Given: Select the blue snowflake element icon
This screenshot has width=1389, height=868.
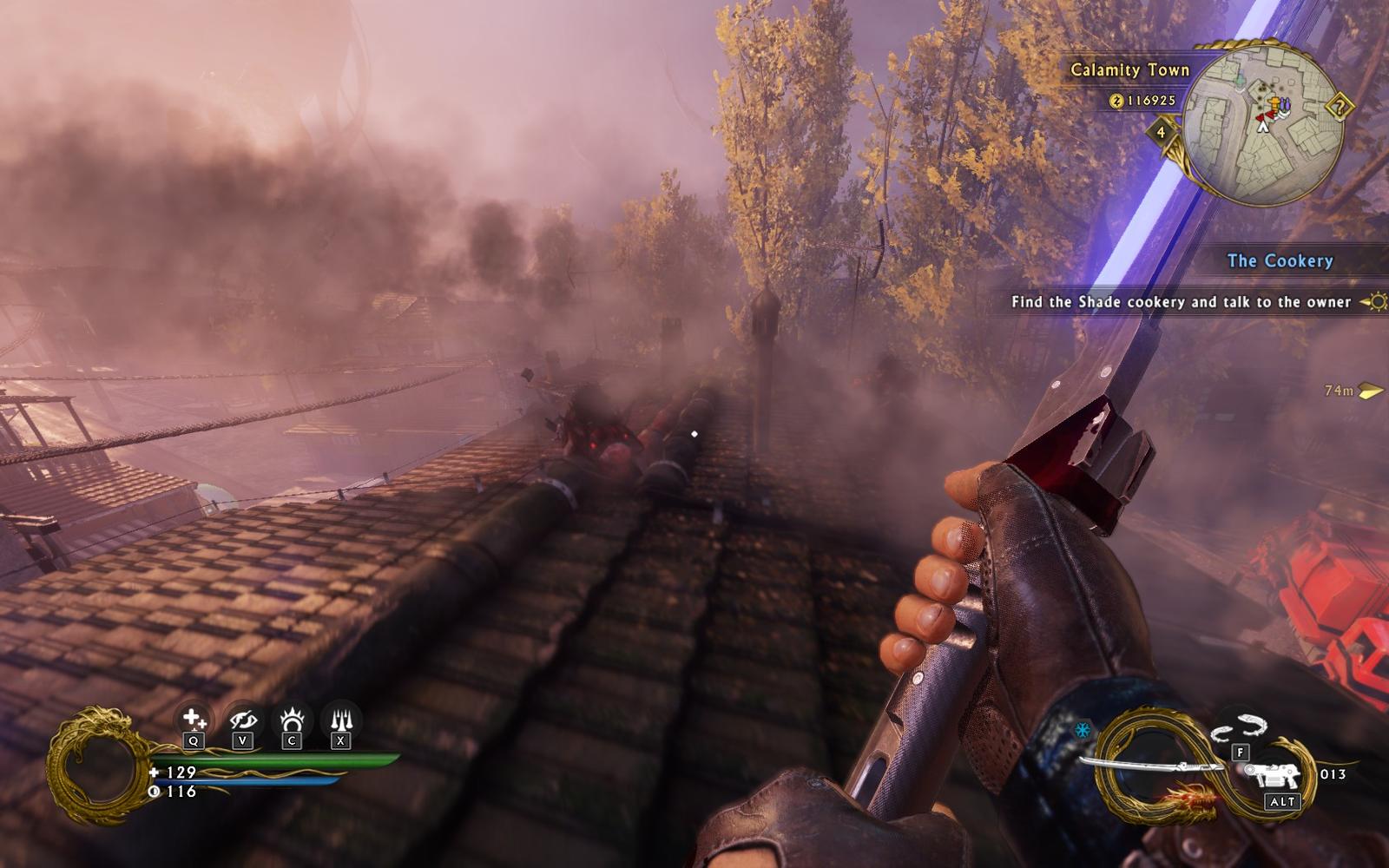Looking at the screenshot, I should 1083,730.
